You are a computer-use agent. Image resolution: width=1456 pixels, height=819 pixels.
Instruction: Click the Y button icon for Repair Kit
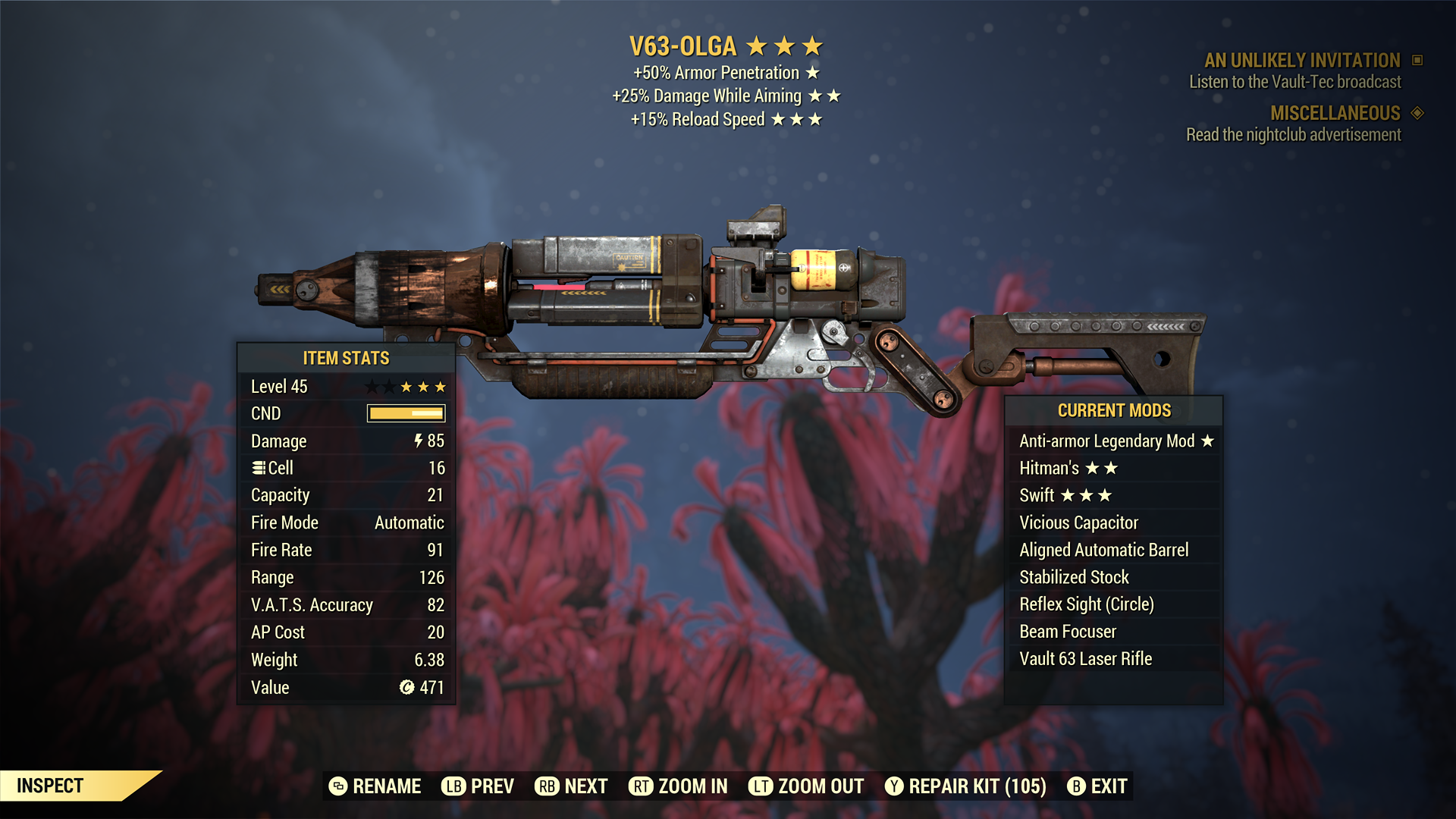(x=895, y=786)
